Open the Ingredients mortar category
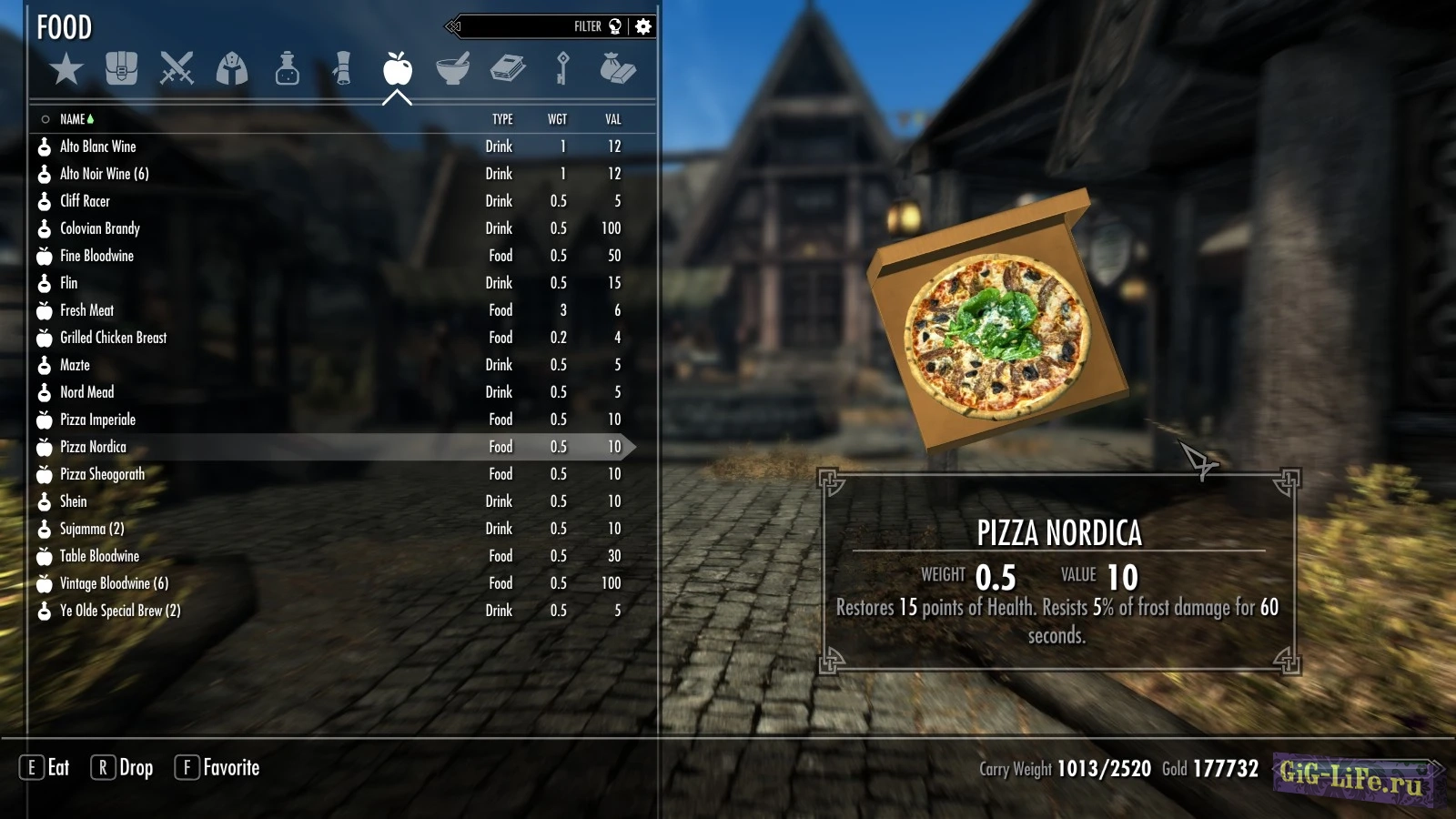 [x=452, y=69]
